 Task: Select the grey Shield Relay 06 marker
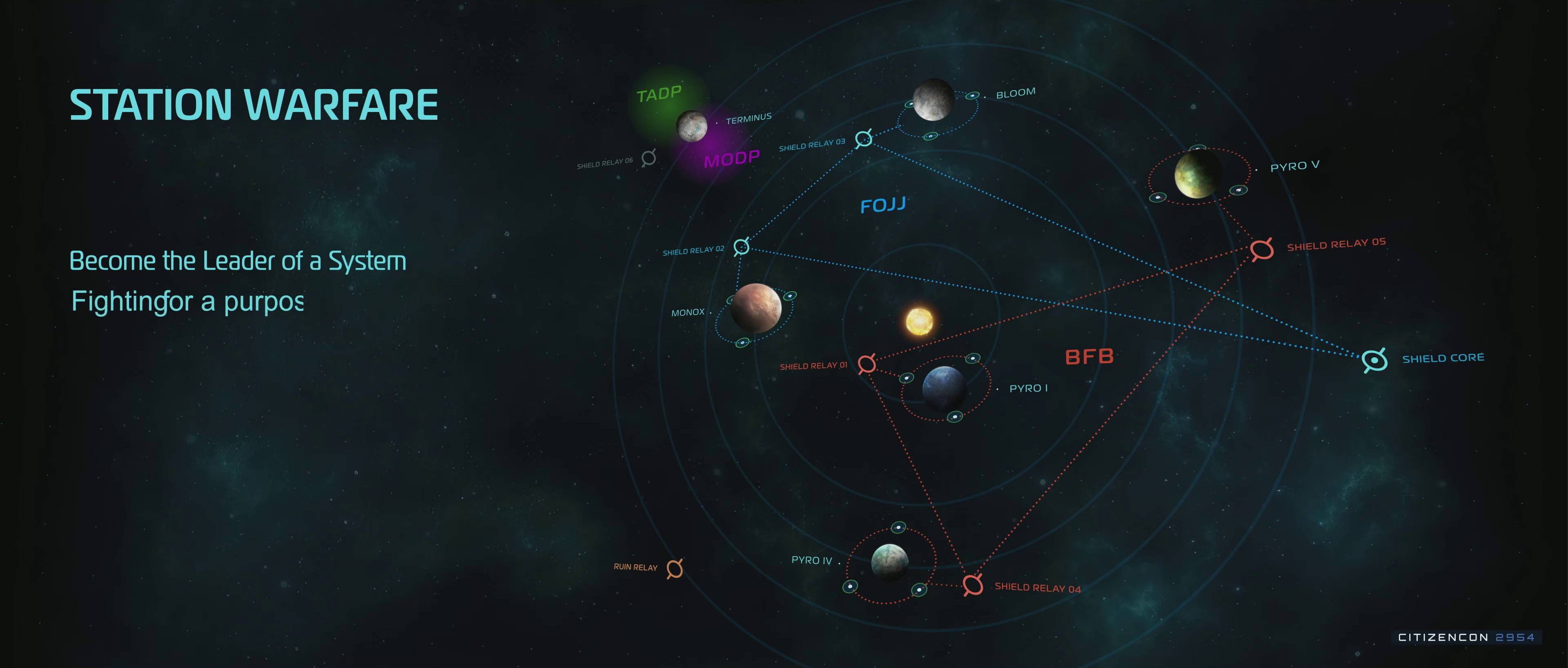pos(649,158)
